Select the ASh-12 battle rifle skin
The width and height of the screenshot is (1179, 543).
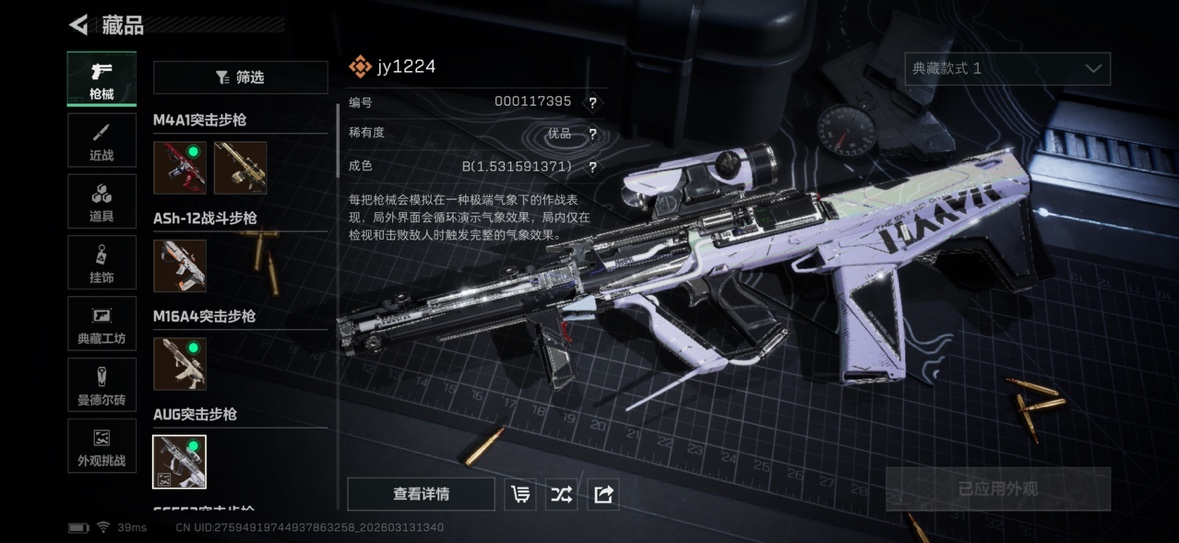pos(180,265)
